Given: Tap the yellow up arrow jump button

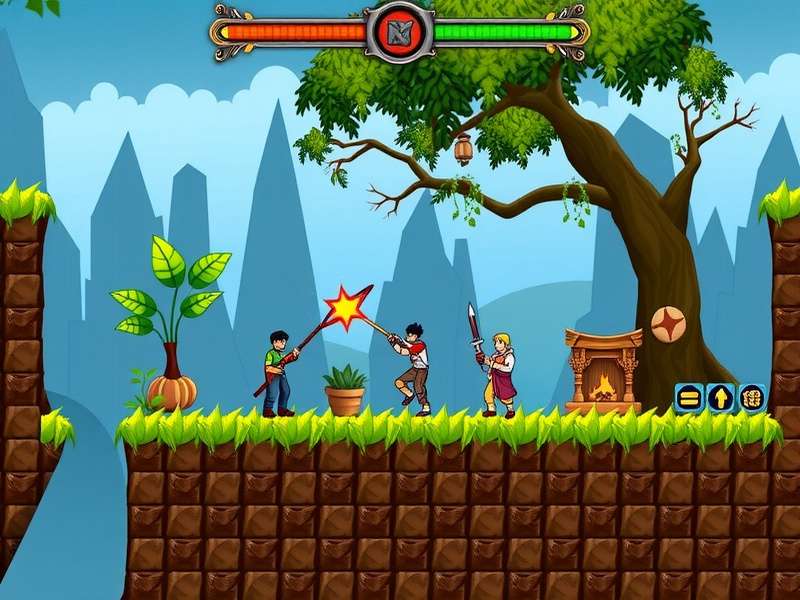Looking at the screenshot, I should tap(720, 397).
